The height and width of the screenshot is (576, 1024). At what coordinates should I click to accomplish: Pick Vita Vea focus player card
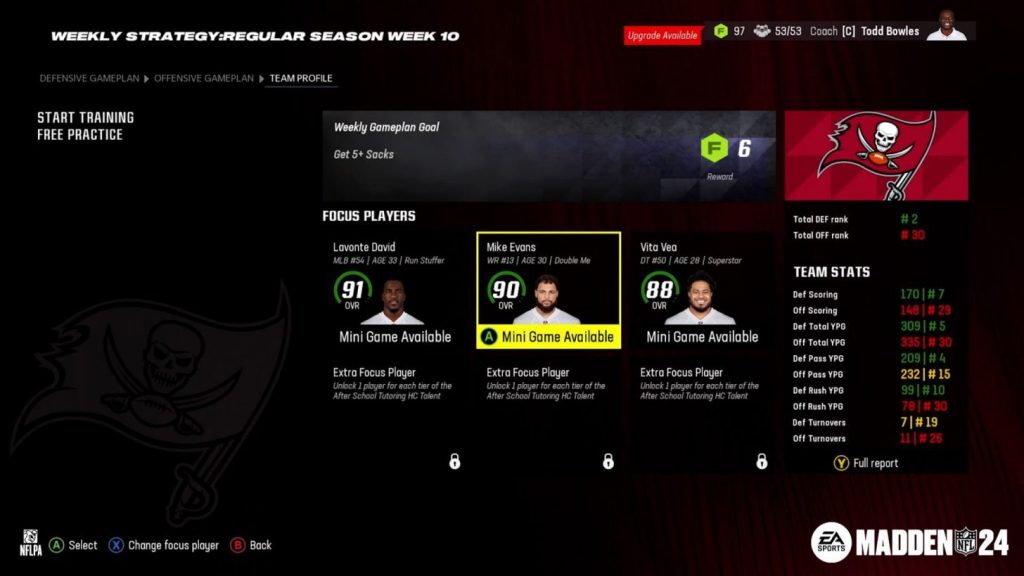pos(701,291)
